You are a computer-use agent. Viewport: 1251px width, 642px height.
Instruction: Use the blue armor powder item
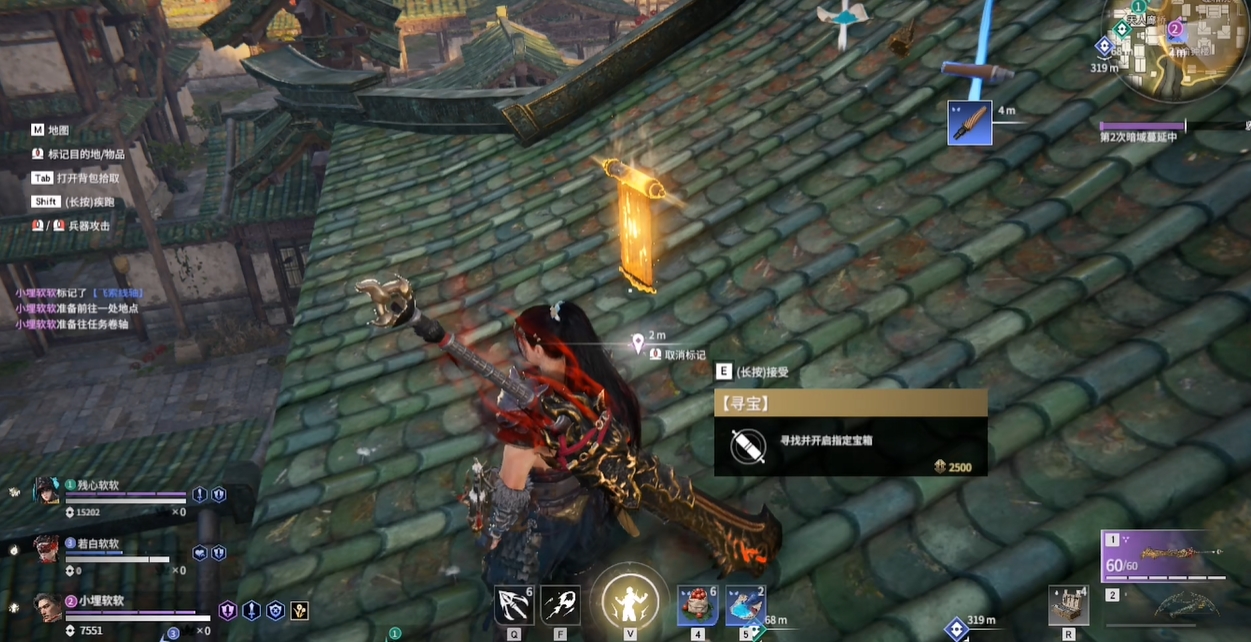(745, 605)
